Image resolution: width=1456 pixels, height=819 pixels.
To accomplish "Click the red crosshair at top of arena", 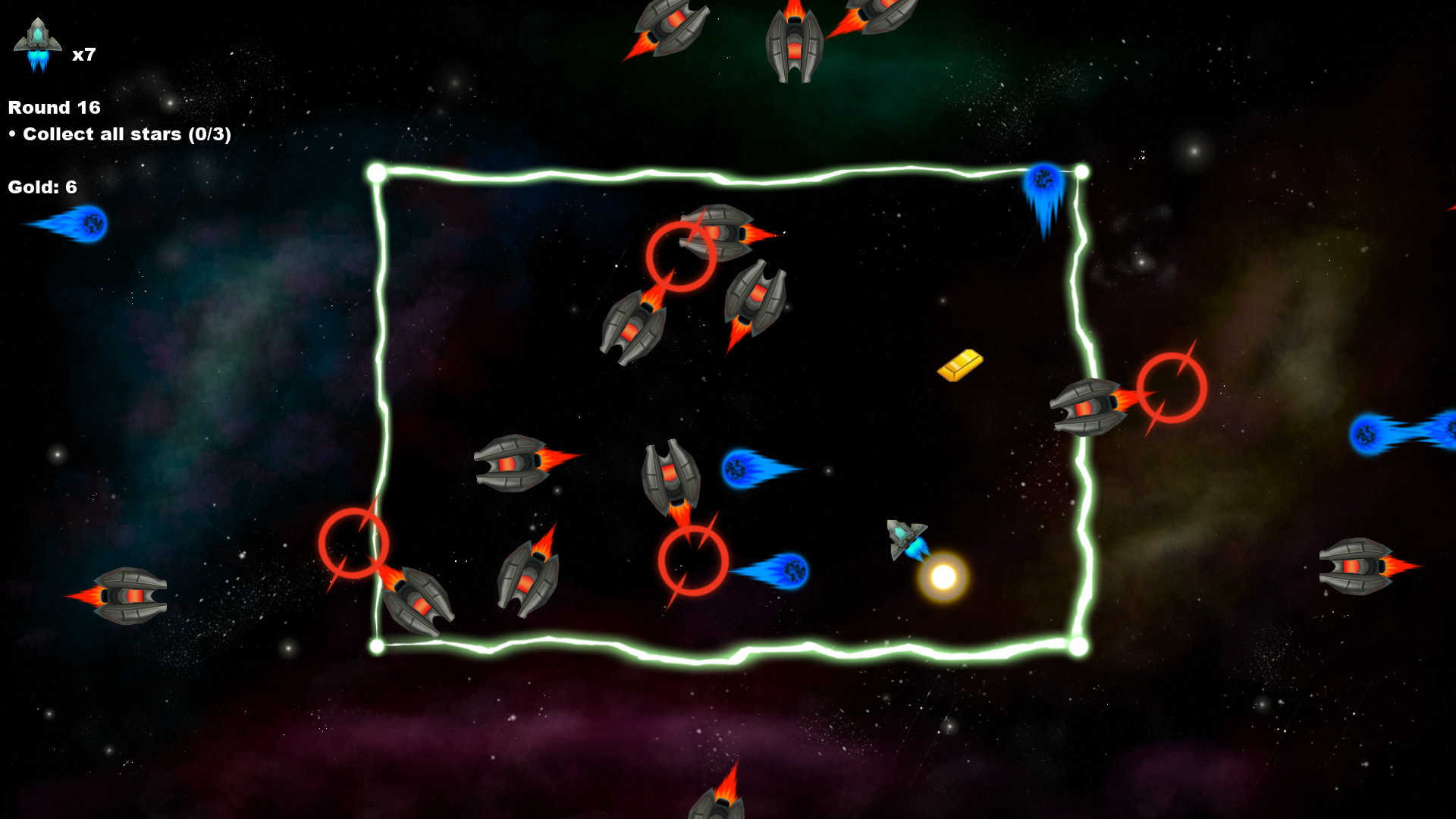I will 680,259.
